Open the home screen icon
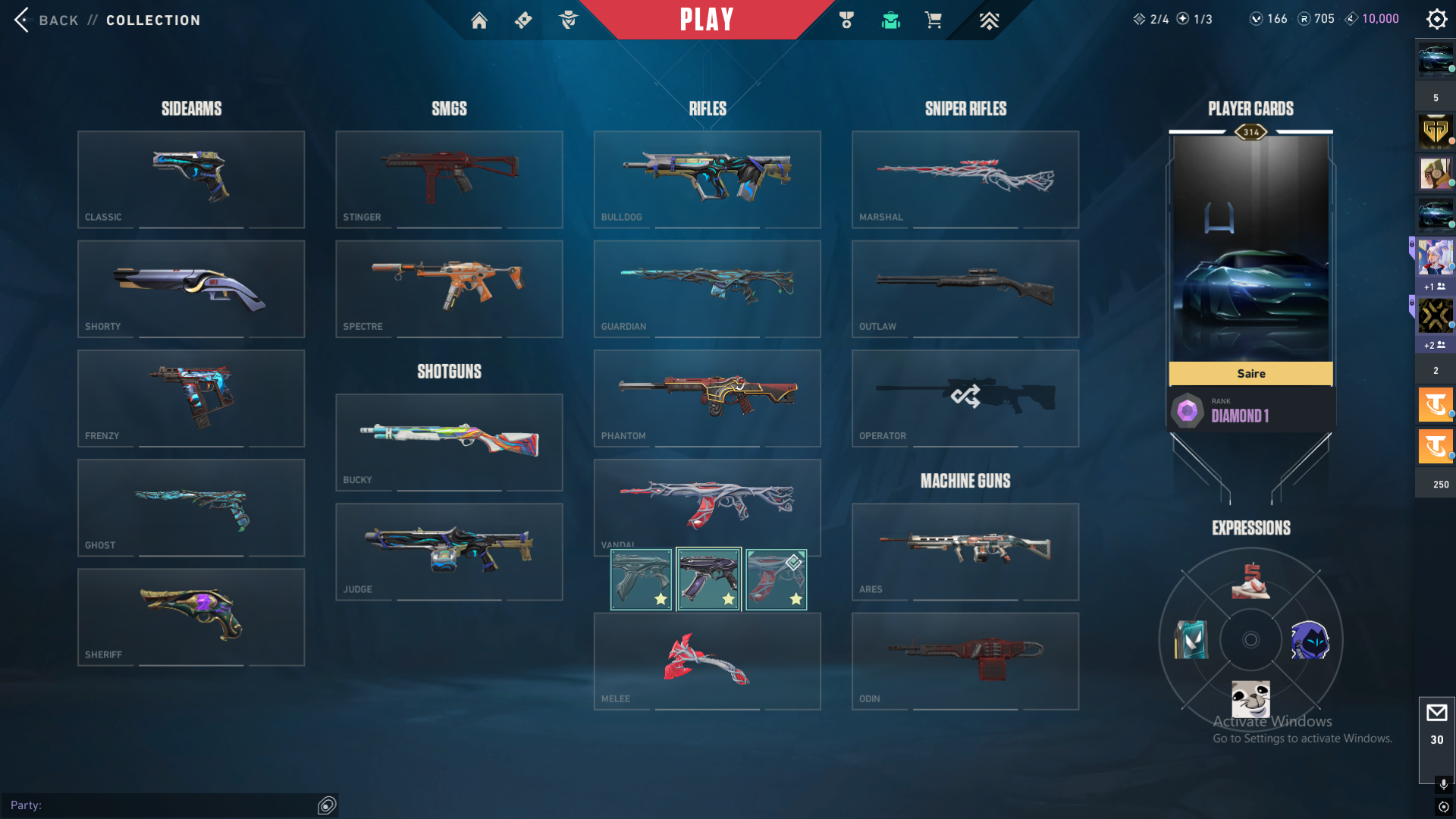Screen dimensions: 1456x819 [x=479, y=20]
